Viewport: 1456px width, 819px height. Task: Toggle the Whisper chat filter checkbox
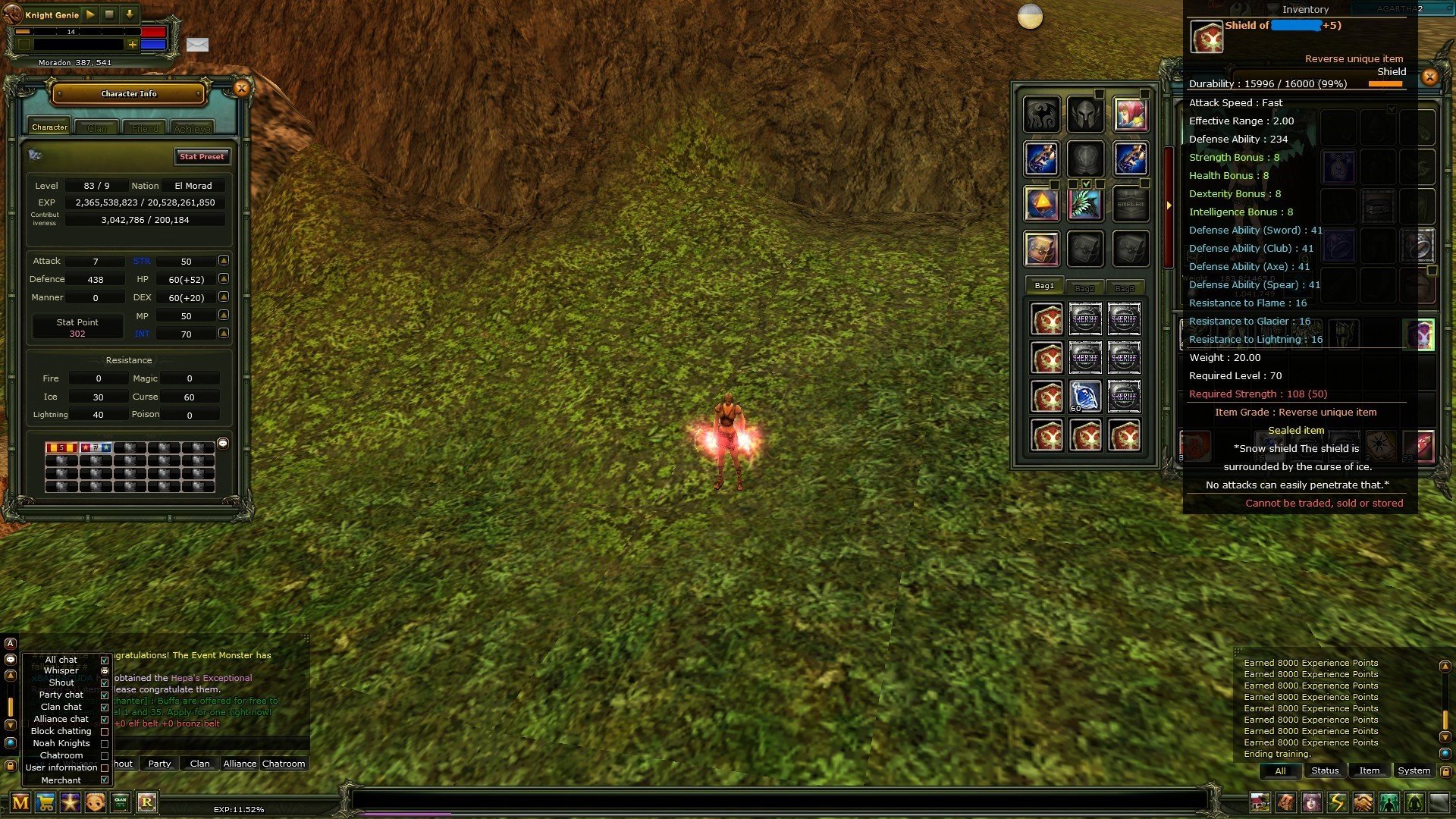[104, 670]
